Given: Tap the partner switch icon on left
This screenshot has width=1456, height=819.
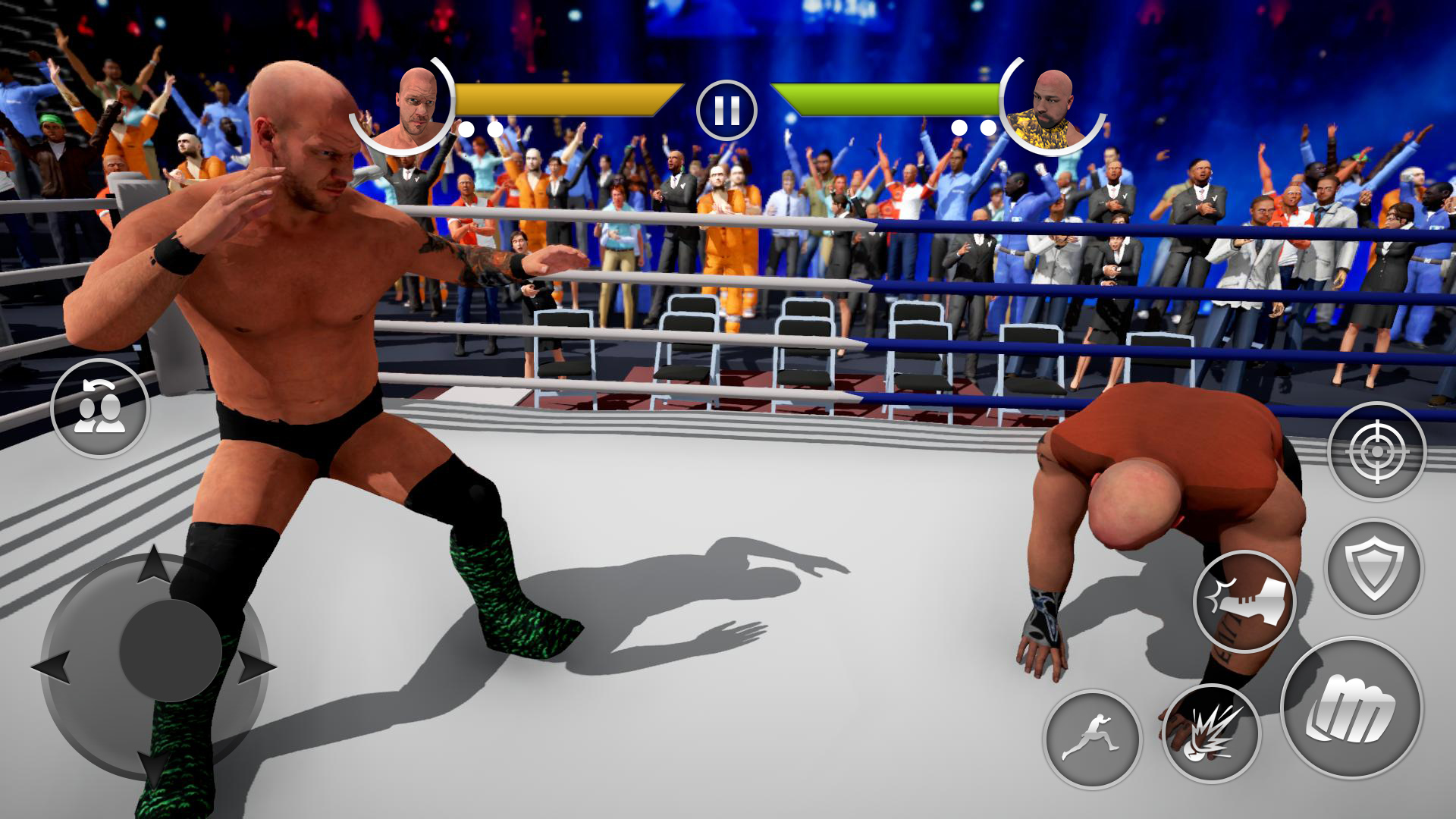Looking at the screenshot, I should pyautogui.click(x=100, y=408).
